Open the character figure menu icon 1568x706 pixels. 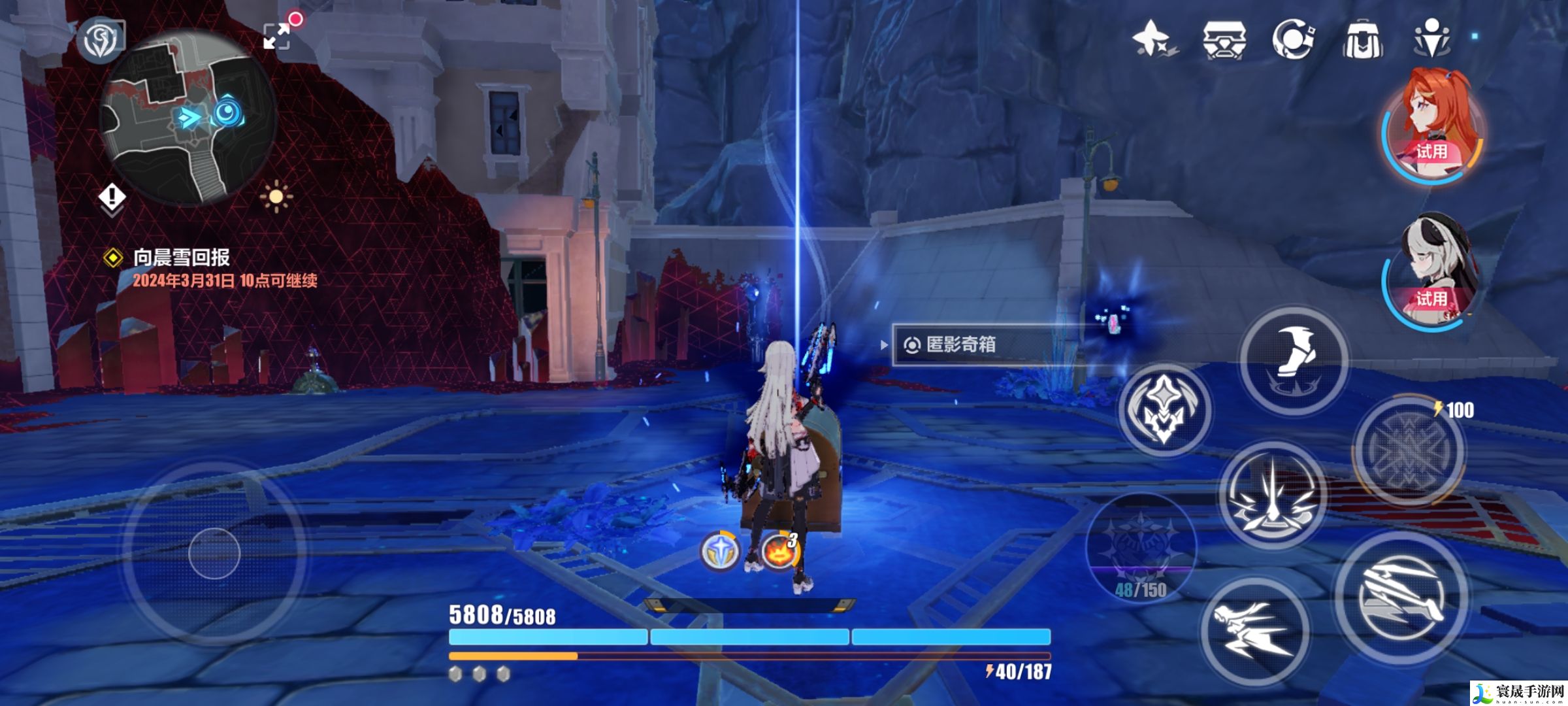tap(1431, 38)
